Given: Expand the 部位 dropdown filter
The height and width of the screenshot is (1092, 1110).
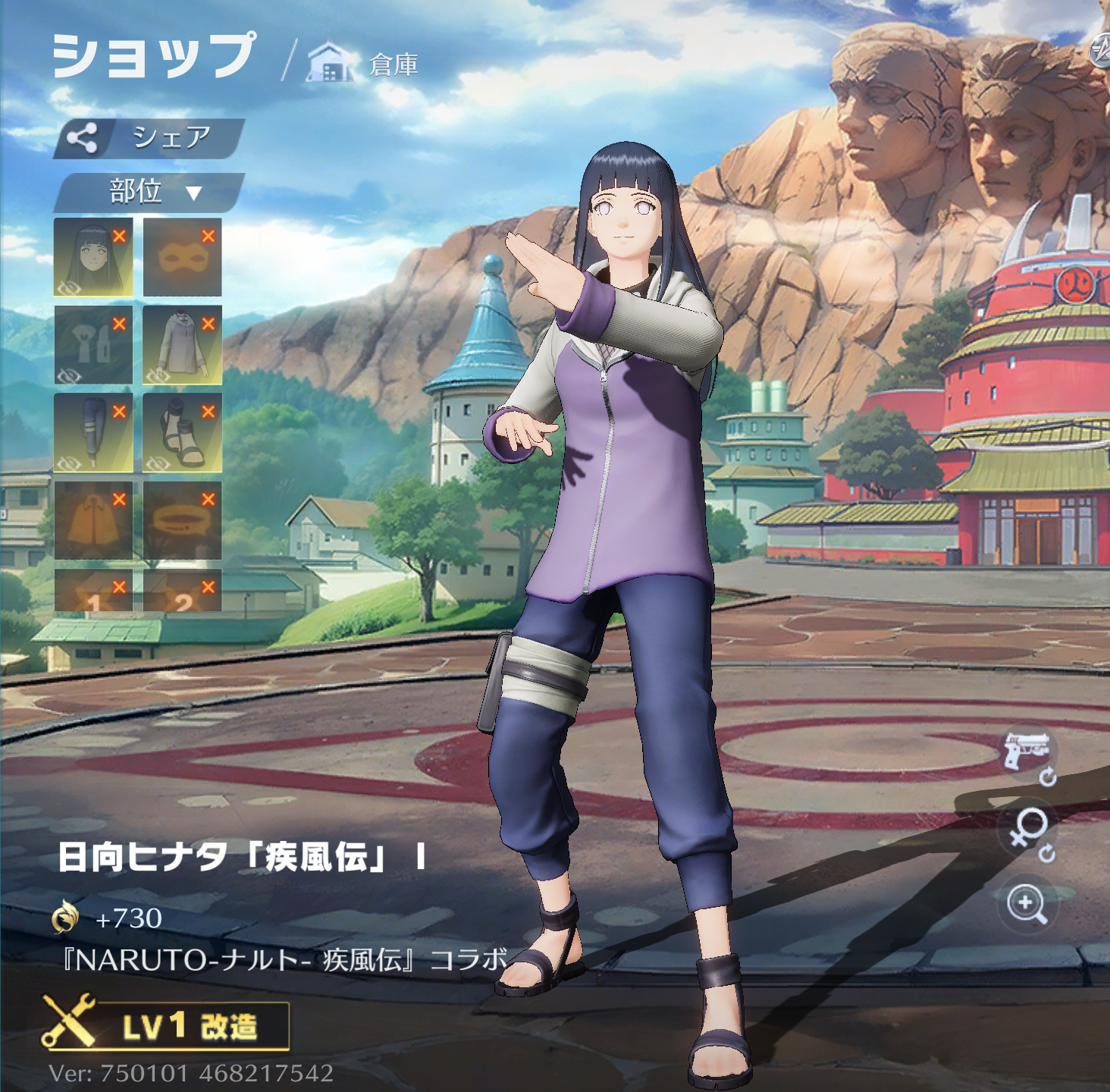Looking at the screenshot, I should [x=149, y=192].
